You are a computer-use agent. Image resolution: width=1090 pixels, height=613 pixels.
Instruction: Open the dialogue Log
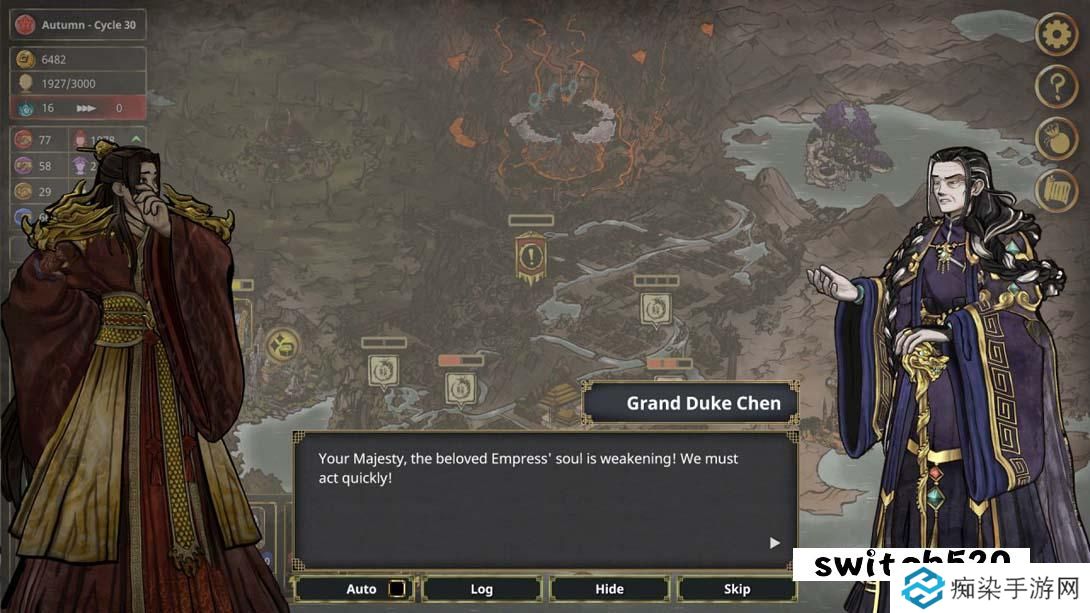click(x=482, y=589)
